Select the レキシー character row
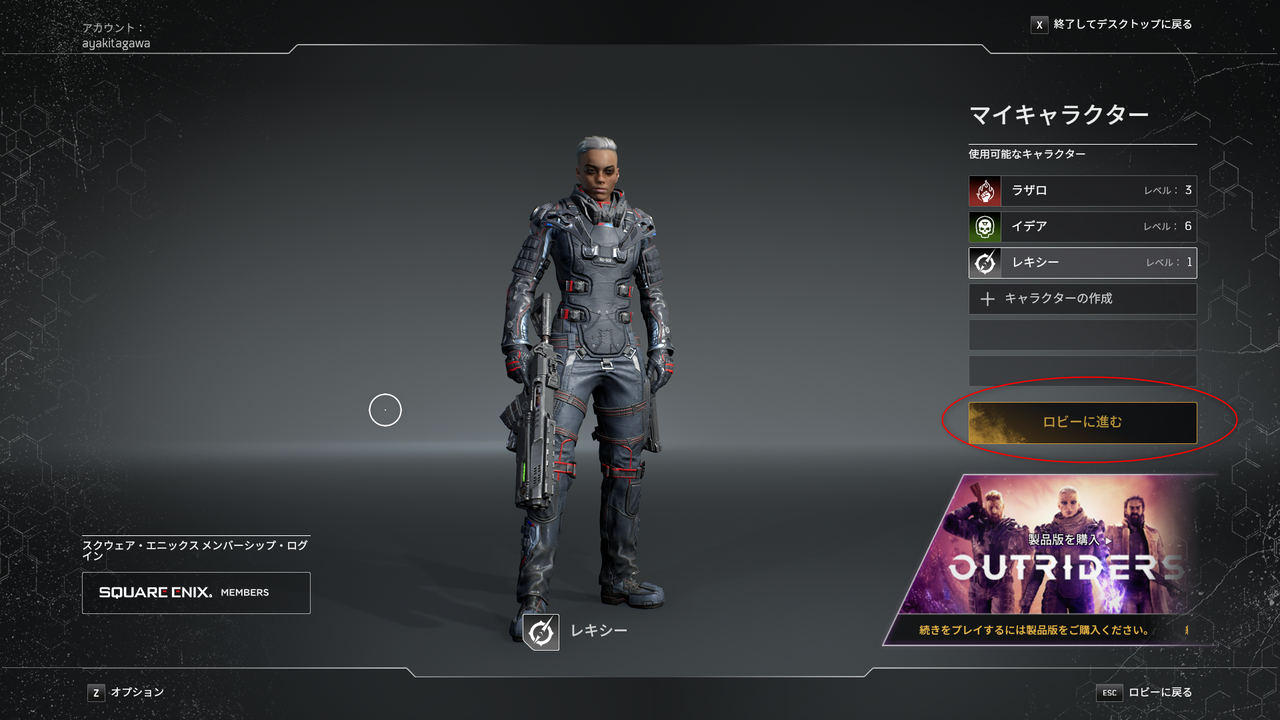 [1082, 263]
